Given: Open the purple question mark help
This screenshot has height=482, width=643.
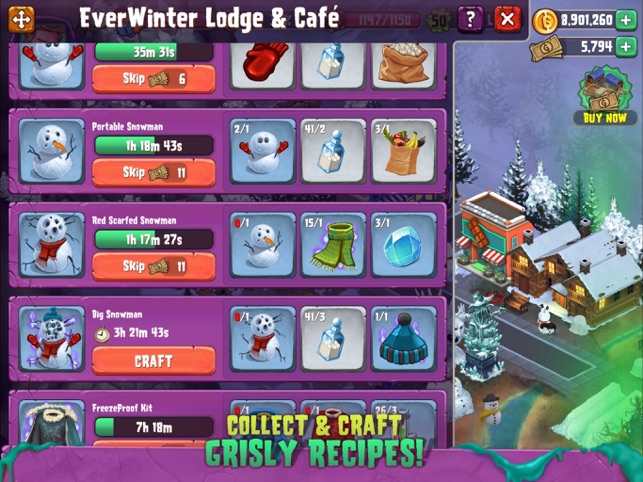Looking at the screenshot, I should point(471,18).
